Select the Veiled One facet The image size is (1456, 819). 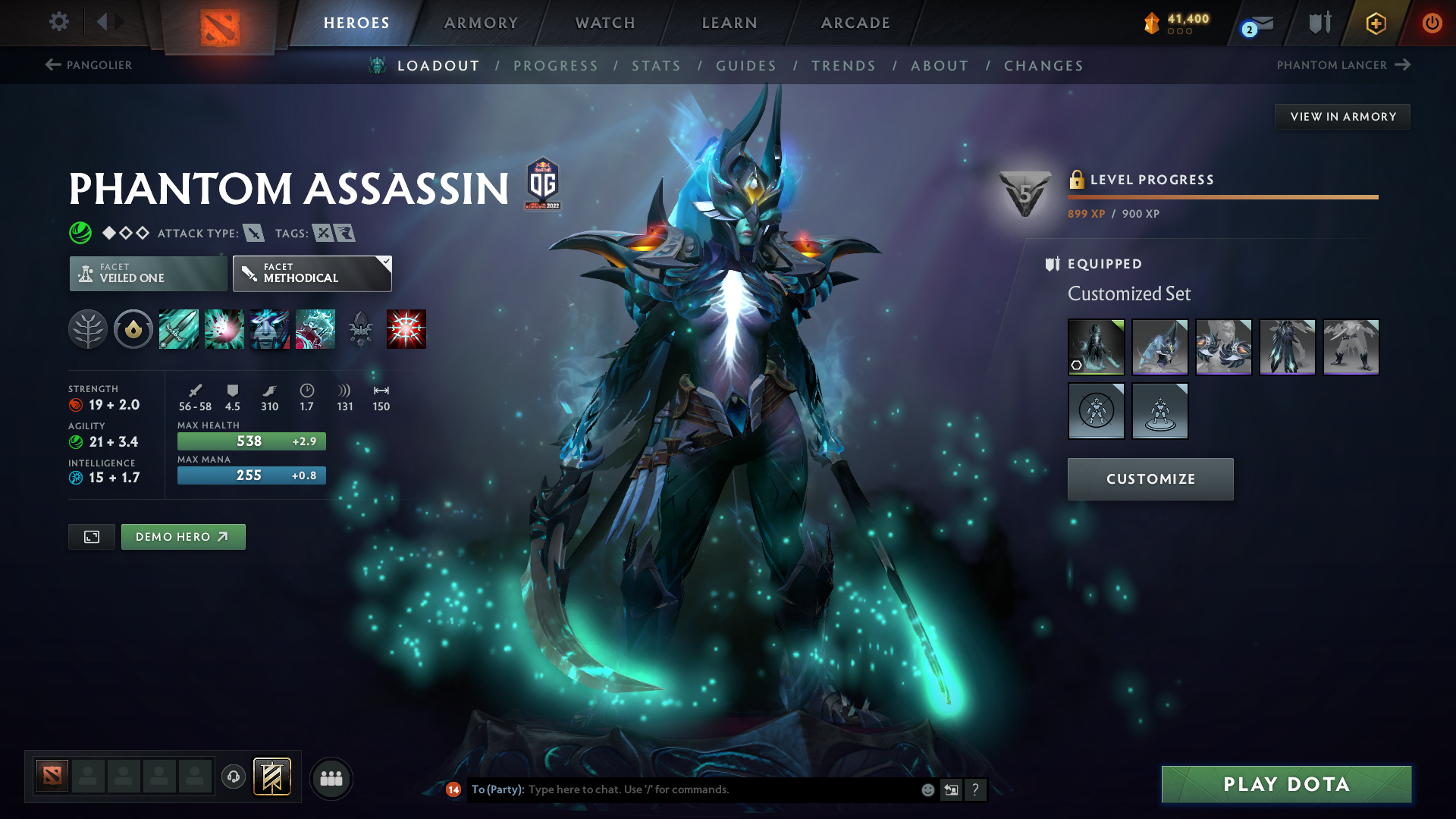click(x=147, y=273)
